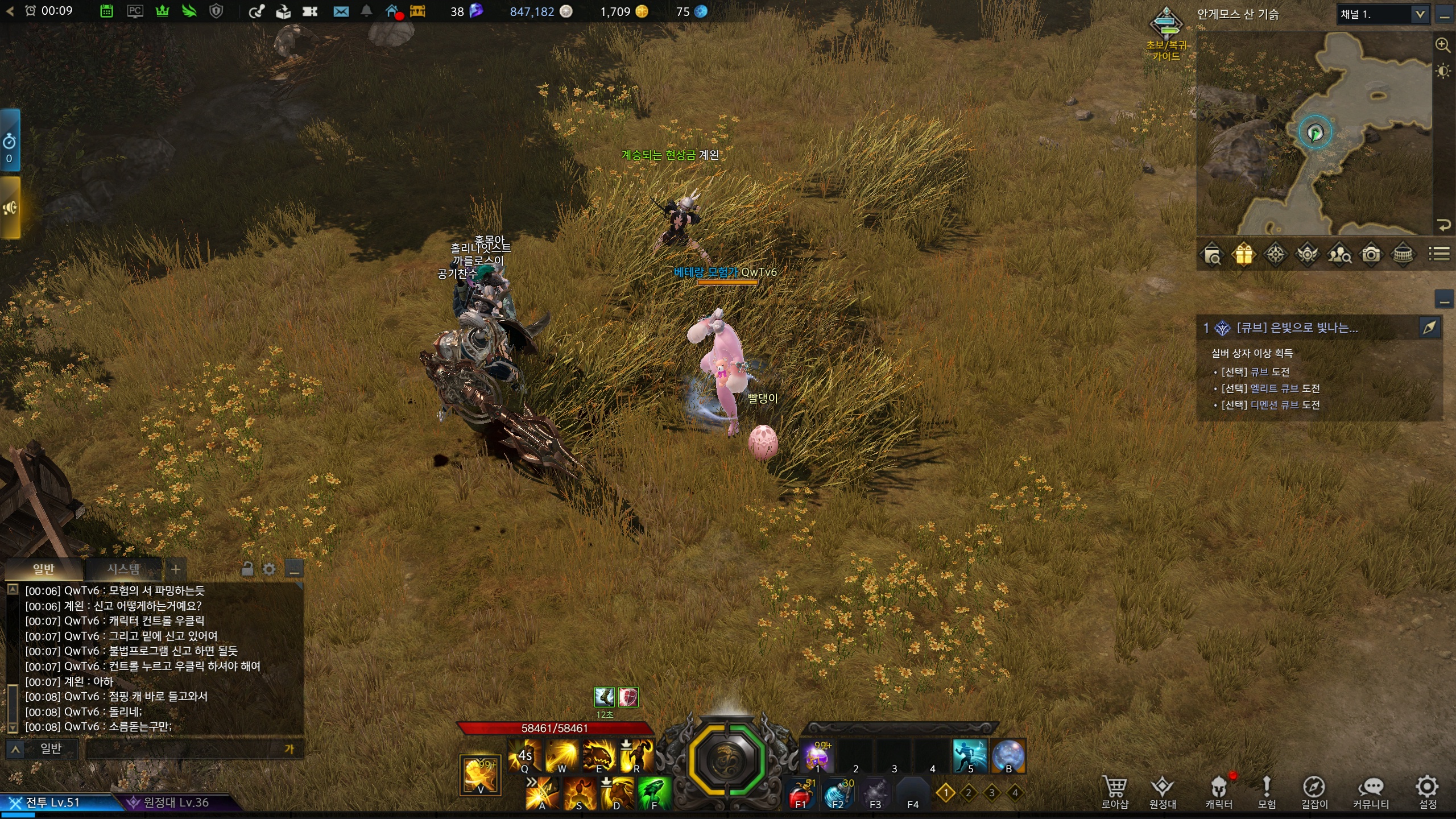The height and width of the screenshot is (819, 1456).
Task: Open the 로아샵 shop menu
Action: tap(1114, 792)
